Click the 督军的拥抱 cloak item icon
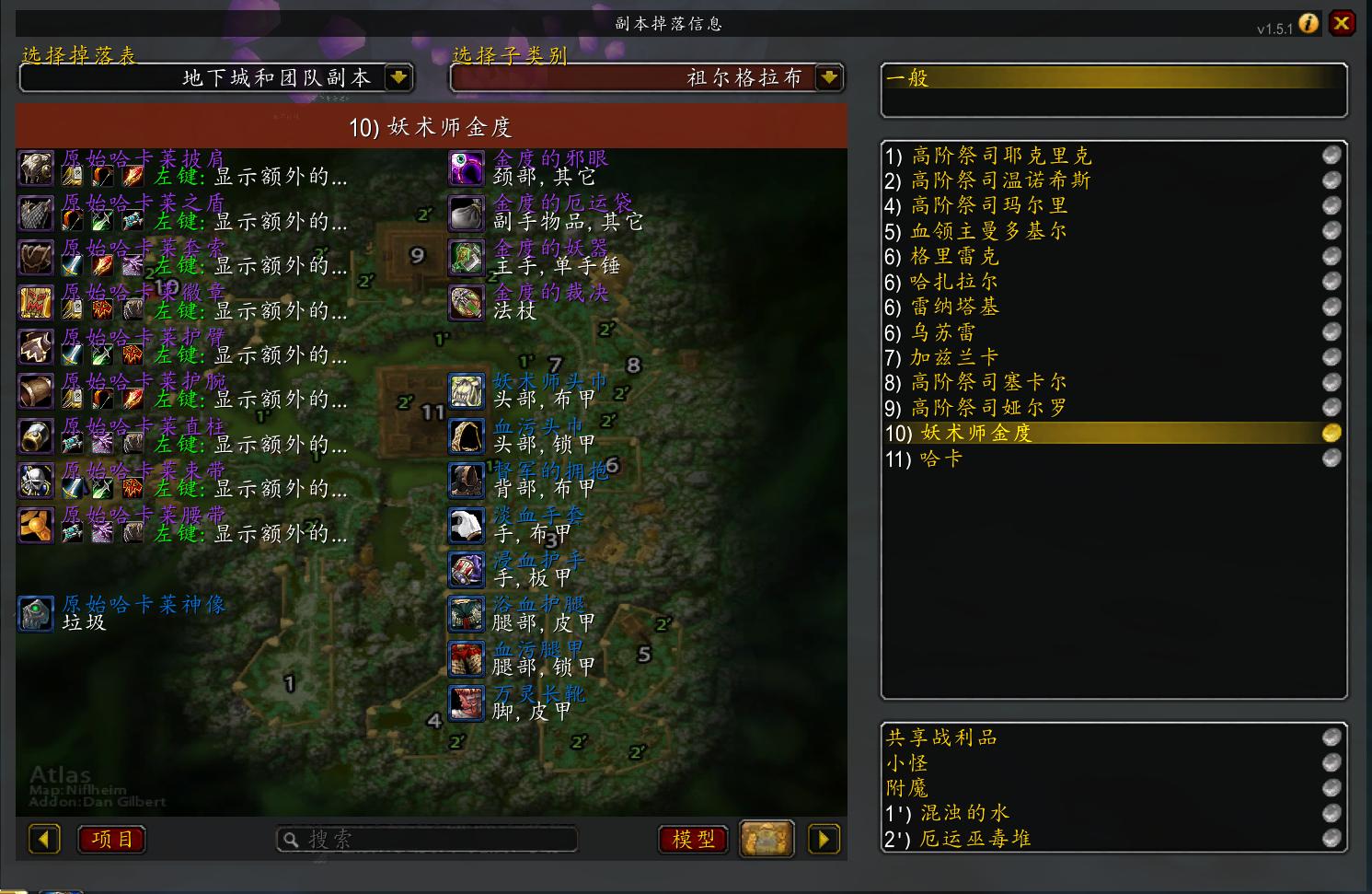This screenshot has width=1372, height=894. 467,480
